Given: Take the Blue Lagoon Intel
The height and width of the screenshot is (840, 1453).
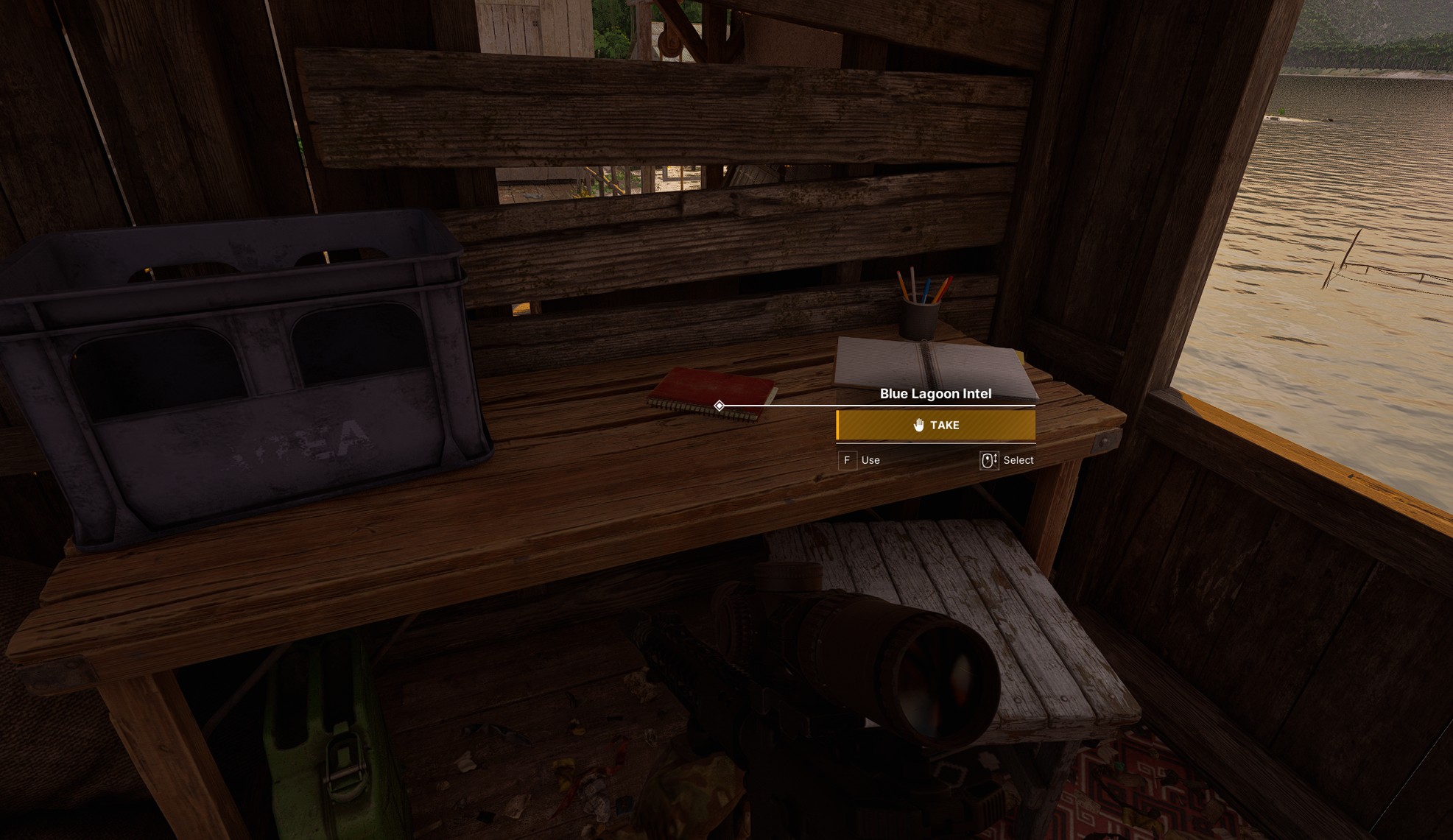Looking at the screenshot, I should pyautogui.click(x=935, y=426).
